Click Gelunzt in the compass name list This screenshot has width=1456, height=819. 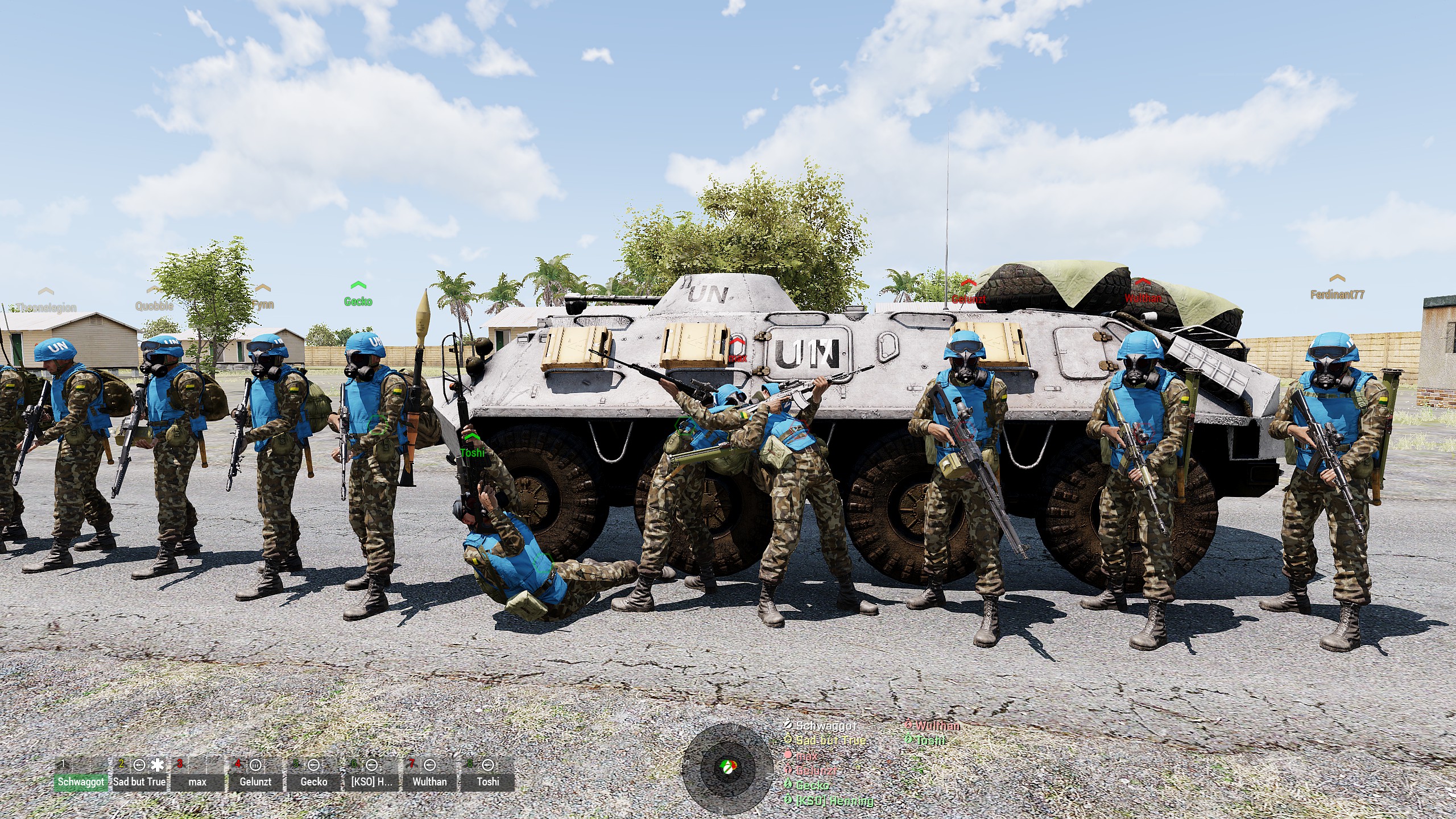click(x=816, y=771)
